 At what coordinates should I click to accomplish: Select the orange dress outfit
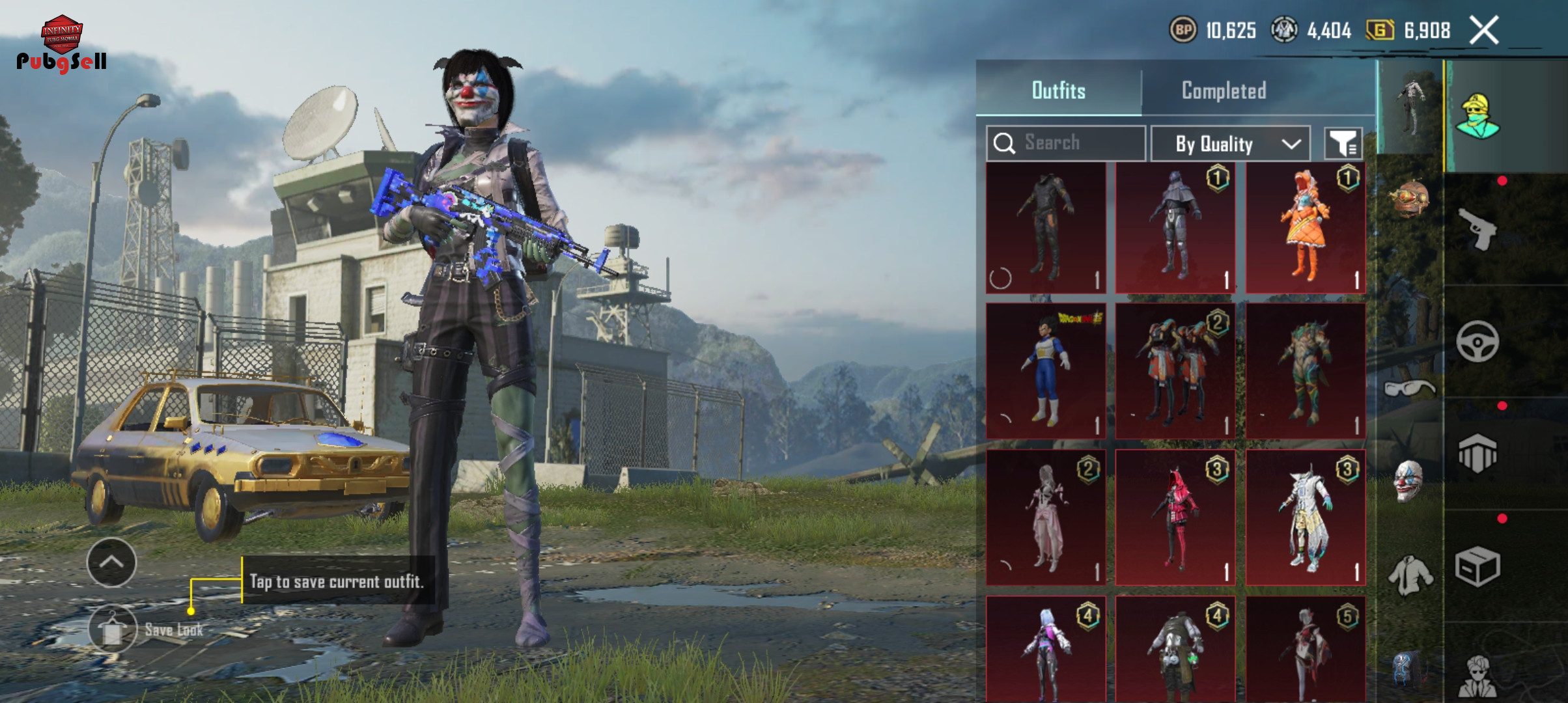(1305, 228)
